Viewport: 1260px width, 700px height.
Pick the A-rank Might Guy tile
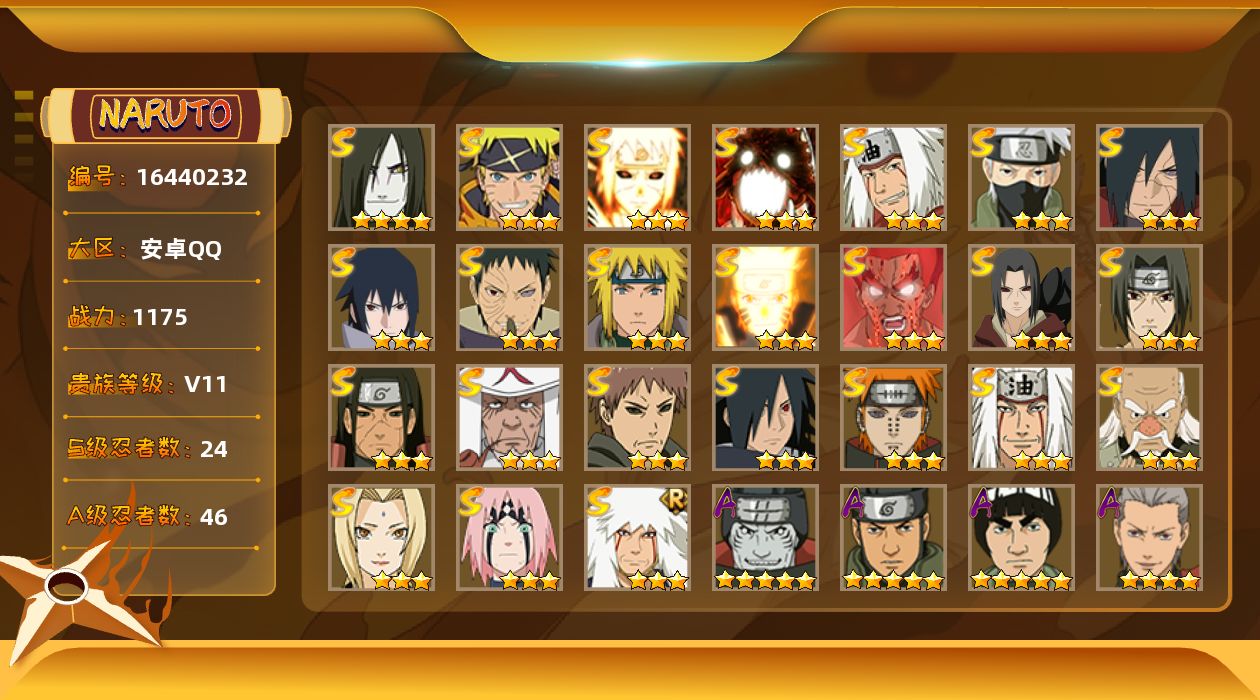click(1021, 537)
